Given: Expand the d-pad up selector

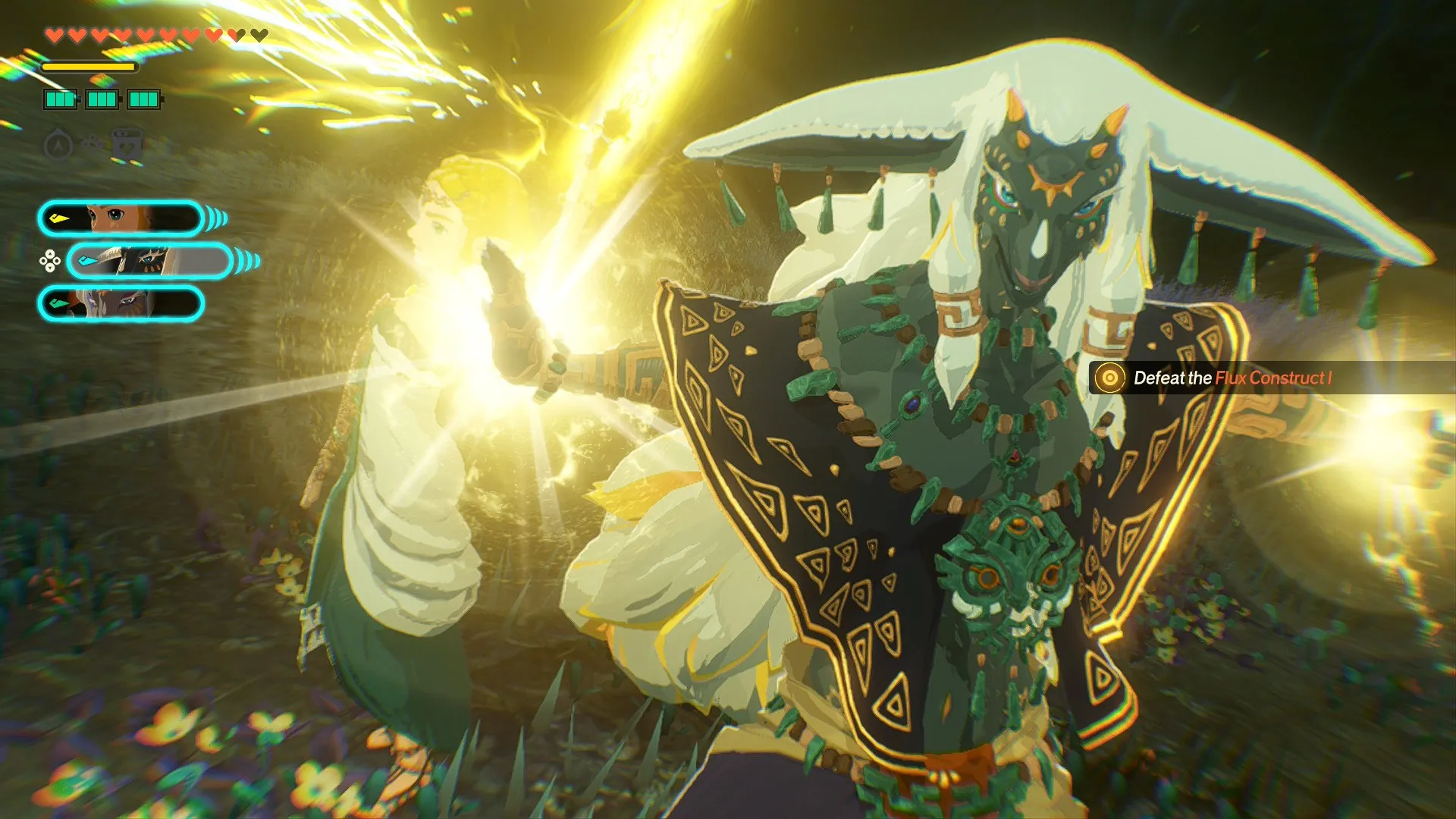Looking at the screenshot, I should (49, 253).
